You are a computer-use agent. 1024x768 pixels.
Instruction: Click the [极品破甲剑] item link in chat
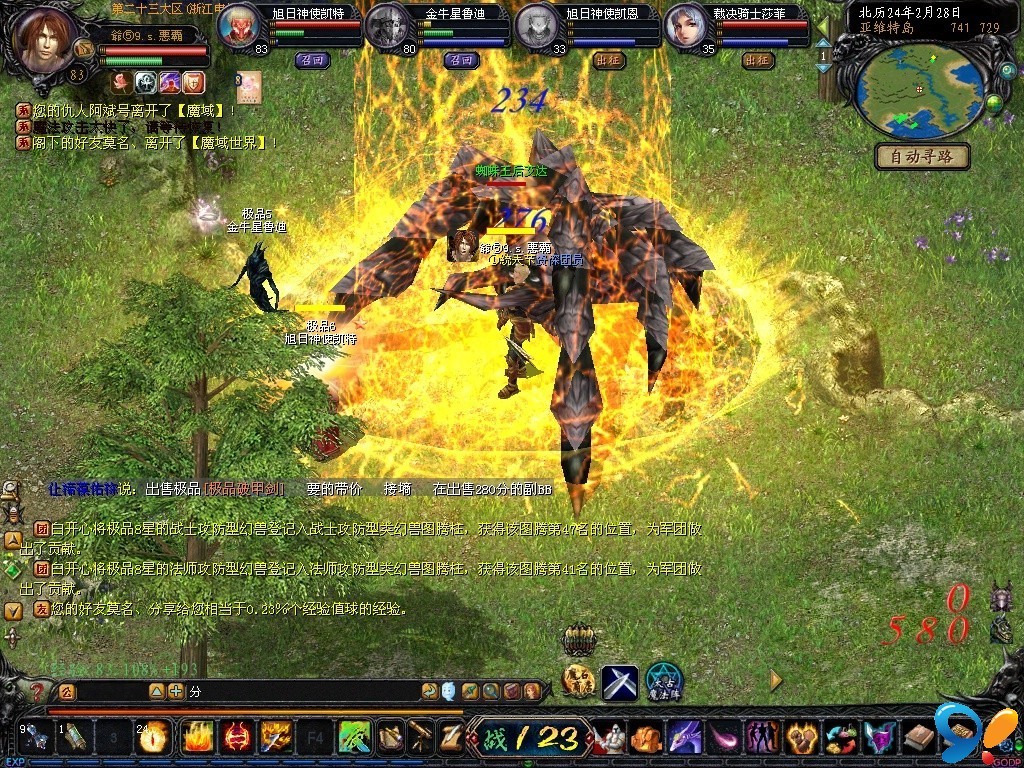(x=244, y=489)
